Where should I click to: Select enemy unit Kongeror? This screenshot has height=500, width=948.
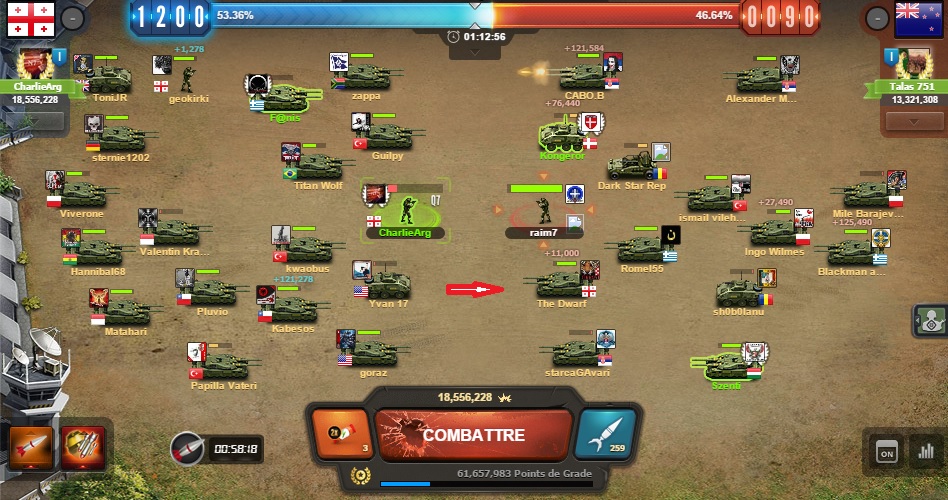click(562, 136)
